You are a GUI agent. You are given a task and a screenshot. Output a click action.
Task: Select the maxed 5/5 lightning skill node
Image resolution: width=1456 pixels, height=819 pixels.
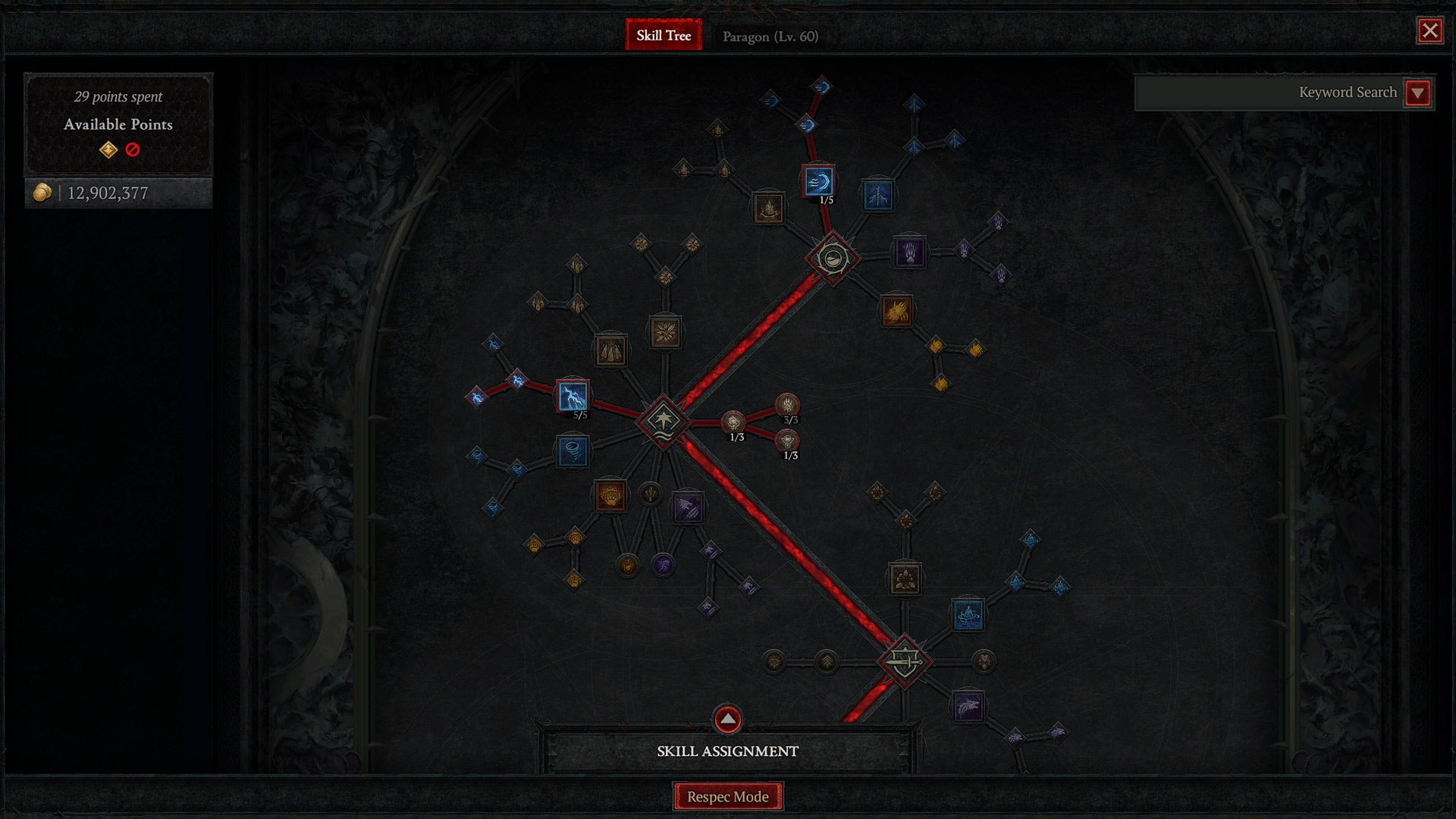click(574, 396)
